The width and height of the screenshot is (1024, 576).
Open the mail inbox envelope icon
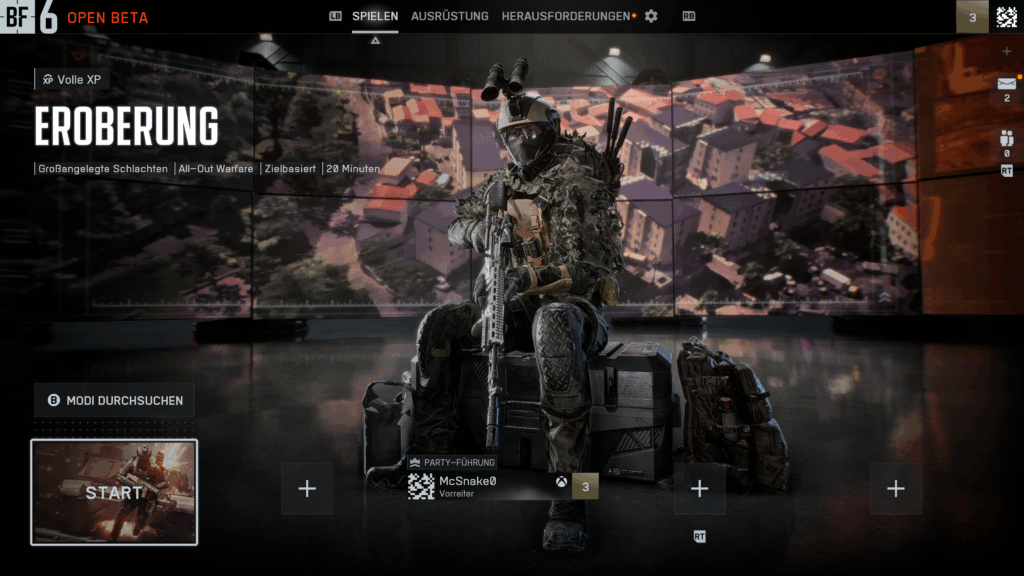pos(1006,84)
